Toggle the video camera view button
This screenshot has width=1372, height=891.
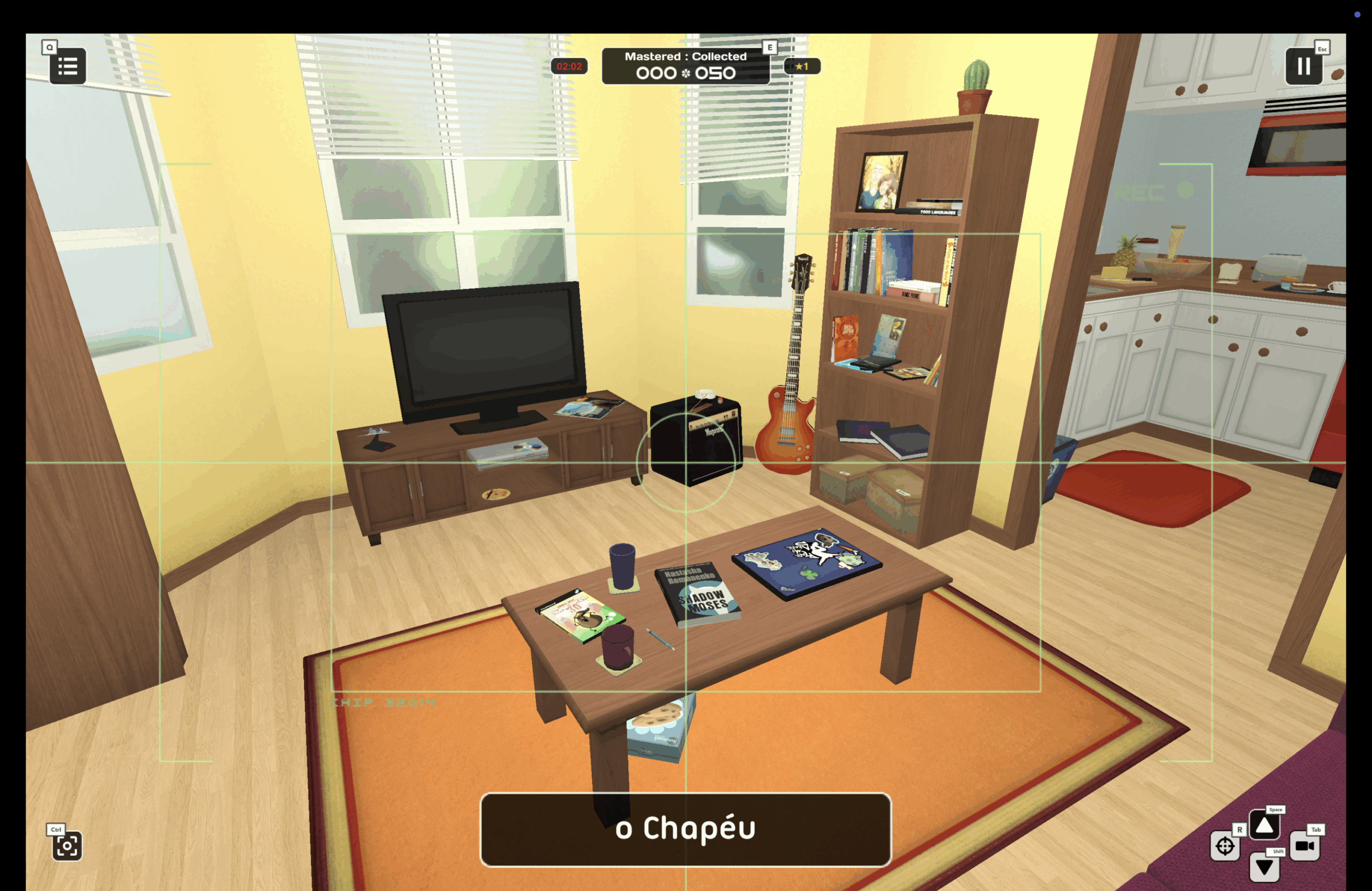(1304, 845)
